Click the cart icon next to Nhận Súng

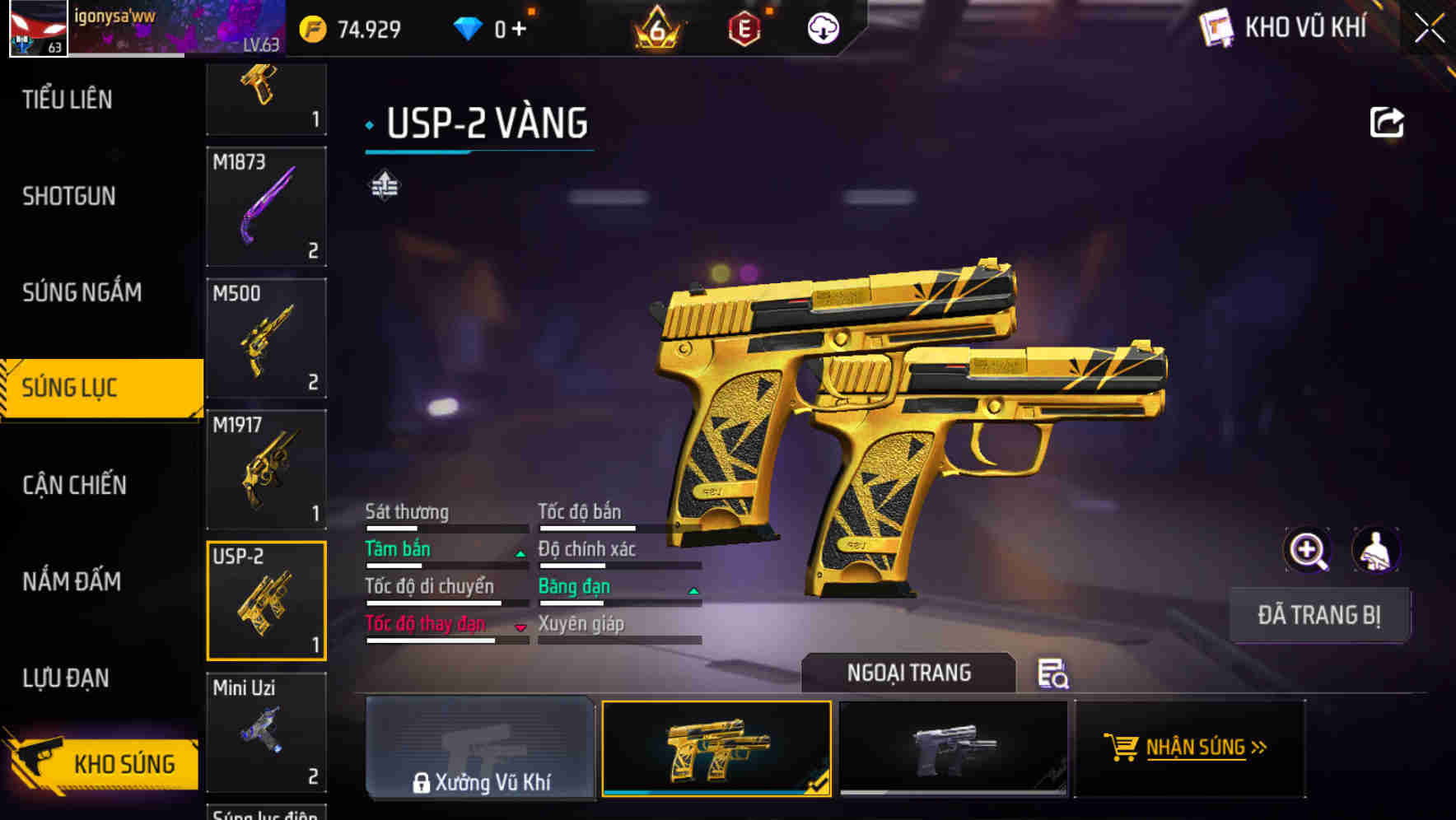click(x=1120, y=748)
